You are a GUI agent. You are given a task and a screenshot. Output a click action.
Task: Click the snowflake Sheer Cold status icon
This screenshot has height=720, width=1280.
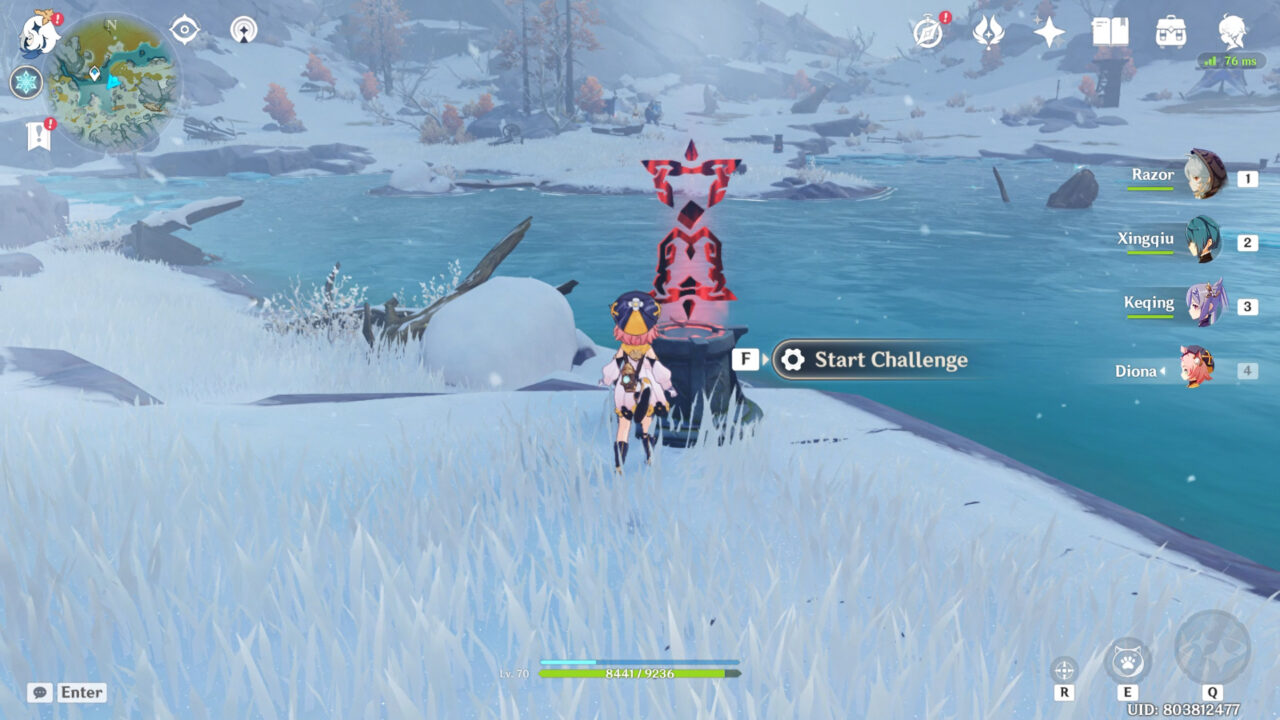(x=26, y=82)
